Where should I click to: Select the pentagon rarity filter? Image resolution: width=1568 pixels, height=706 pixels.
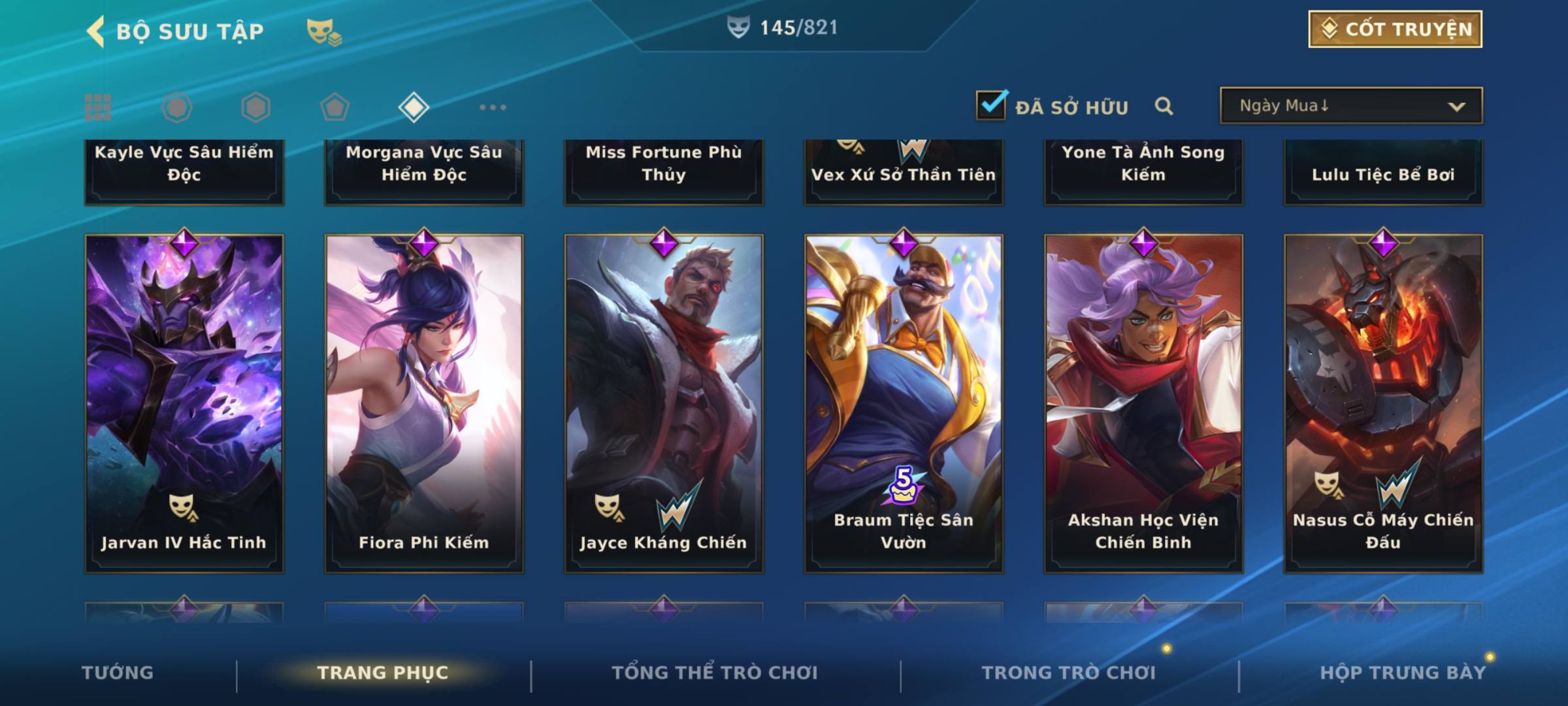335,107
